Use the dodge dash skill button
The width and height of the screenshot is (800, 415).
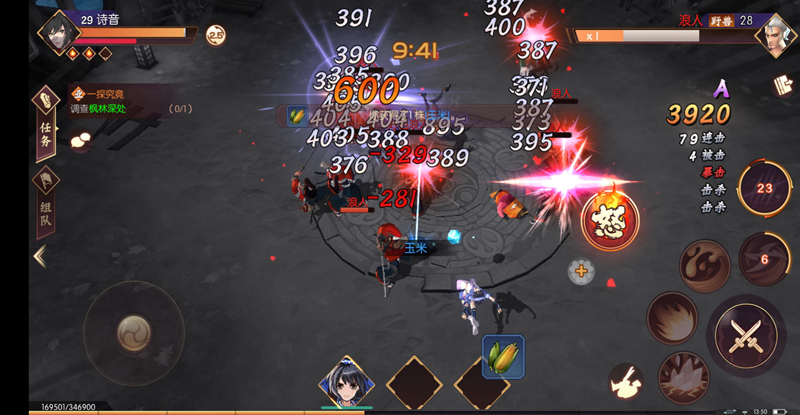click(x=627, y=381)
